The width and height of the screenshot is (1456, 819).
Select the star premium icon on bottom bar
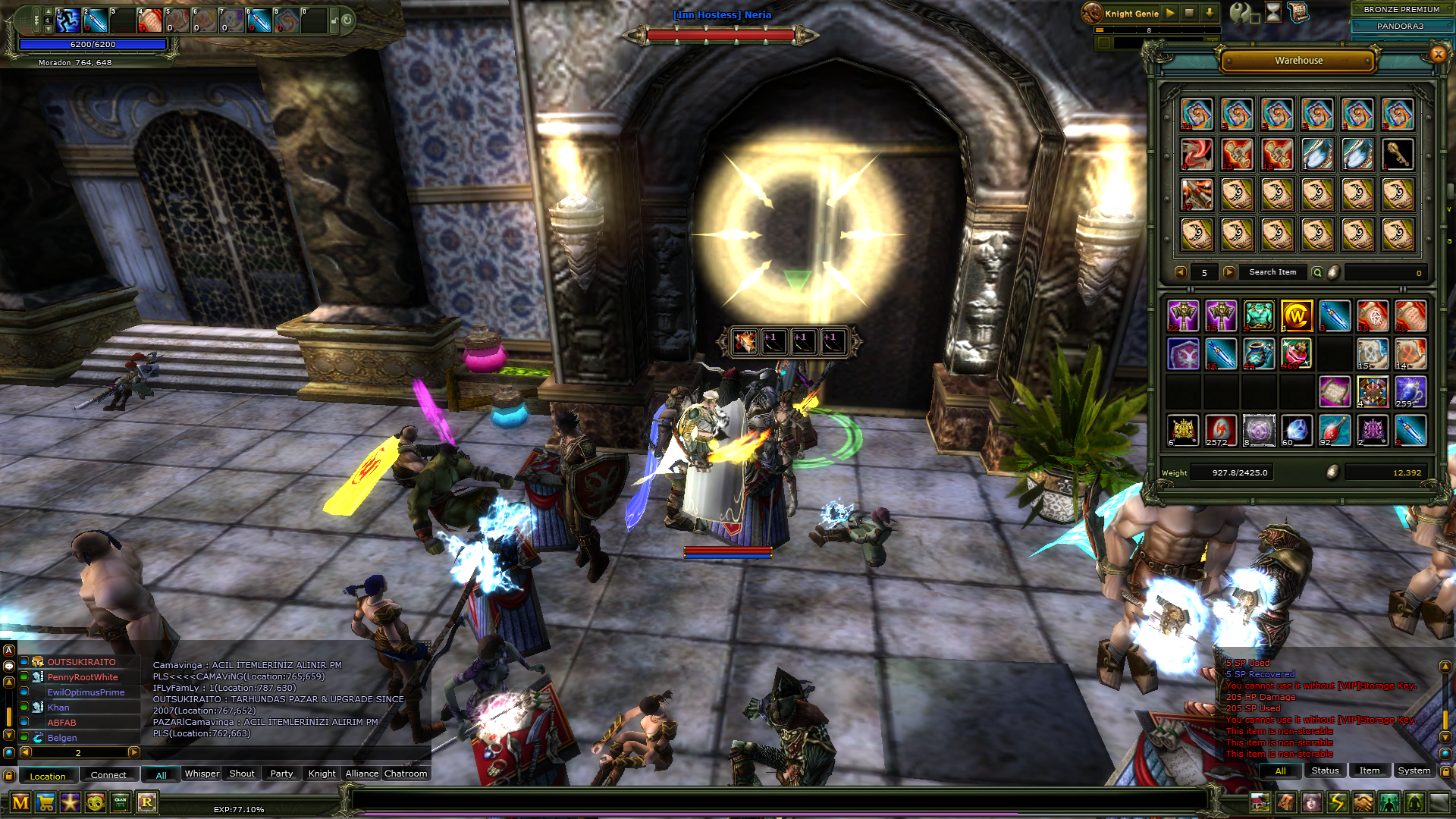point(71,802)
